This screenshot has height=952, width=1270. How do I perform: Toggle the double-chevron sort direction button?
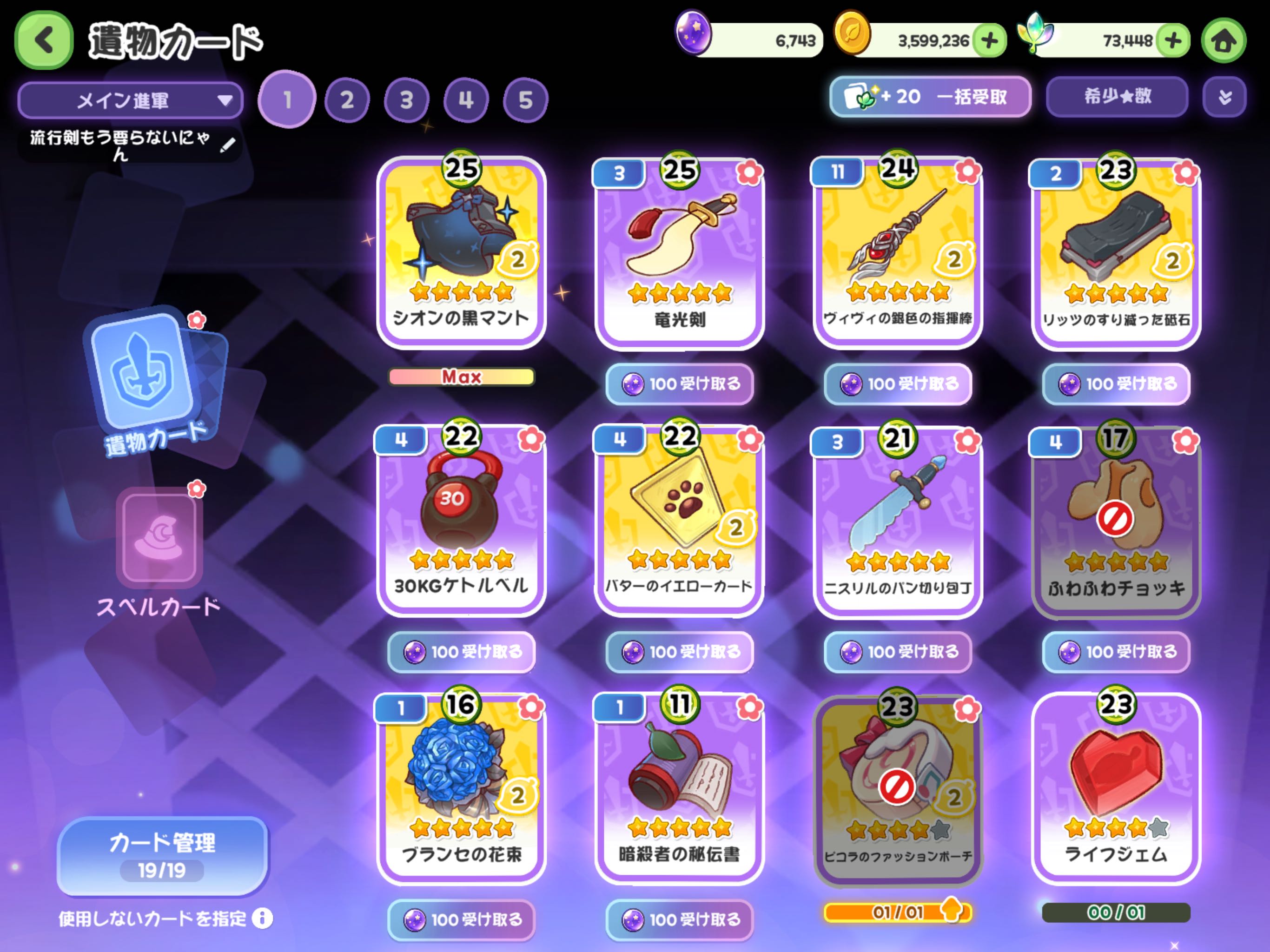click(x=1224, y=97)
